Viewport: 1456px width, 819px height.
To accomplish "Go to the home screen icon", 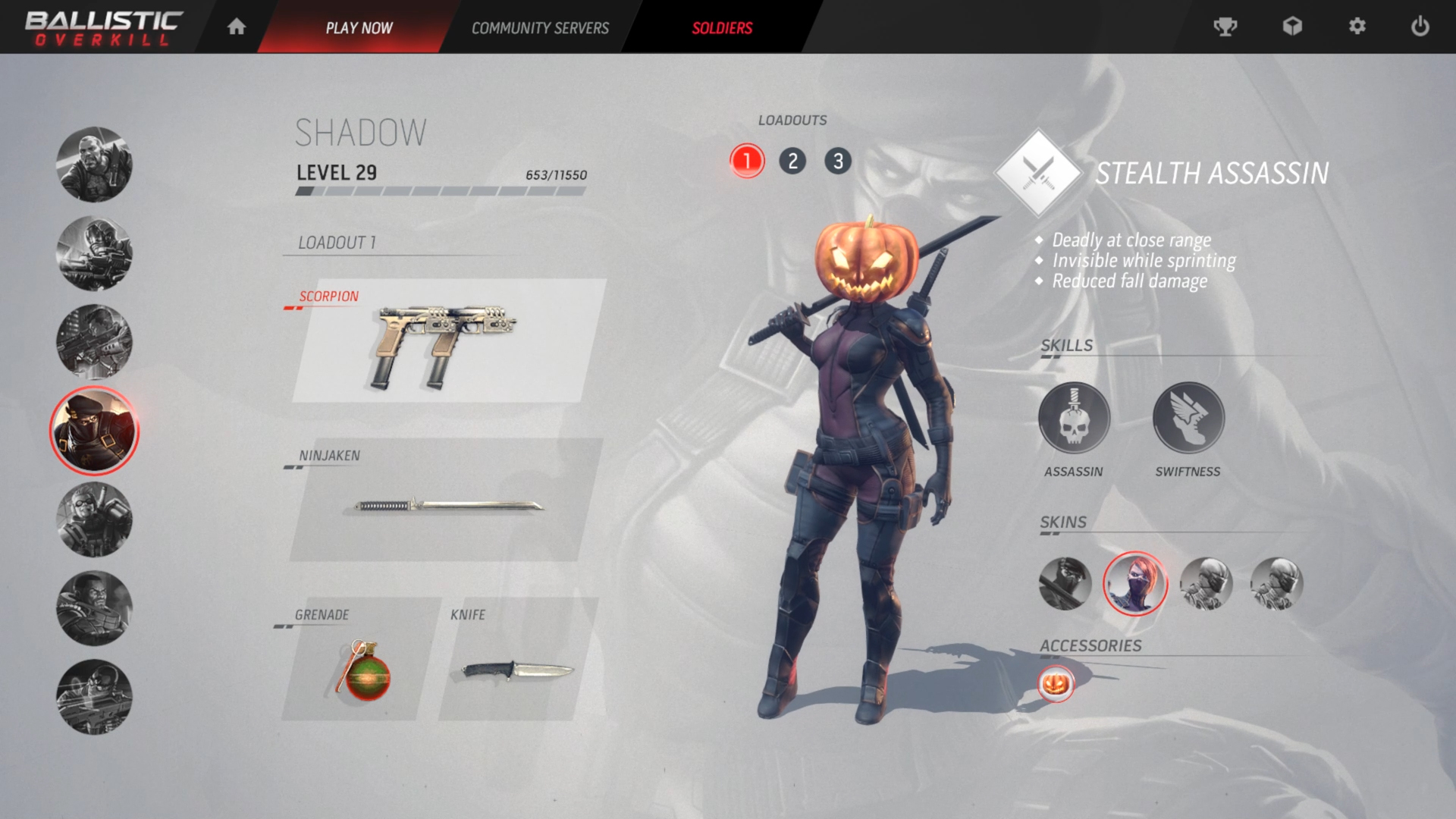I will [237, 27].
